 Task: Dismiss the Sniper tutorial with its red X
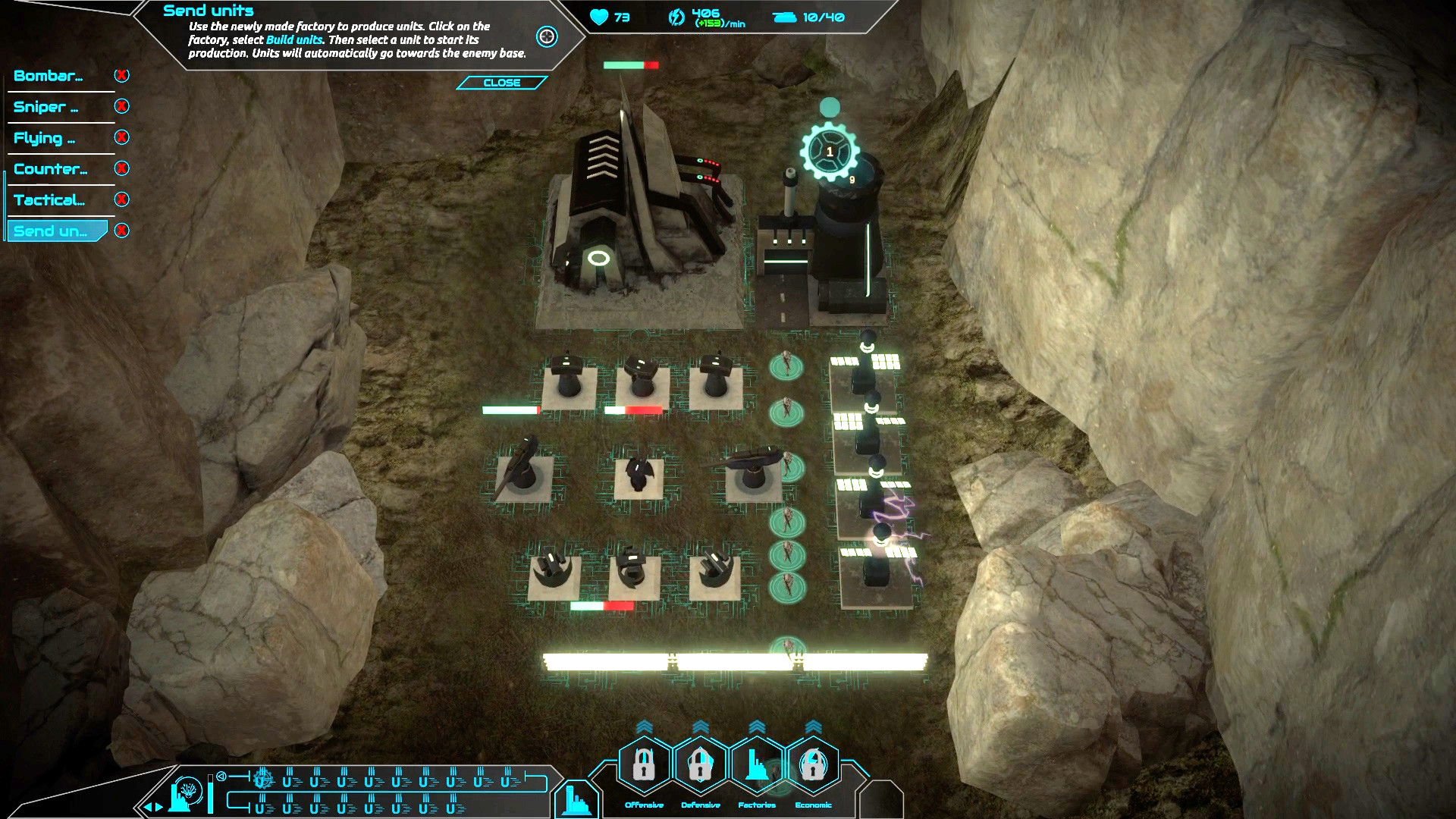(x=122, y=106)
